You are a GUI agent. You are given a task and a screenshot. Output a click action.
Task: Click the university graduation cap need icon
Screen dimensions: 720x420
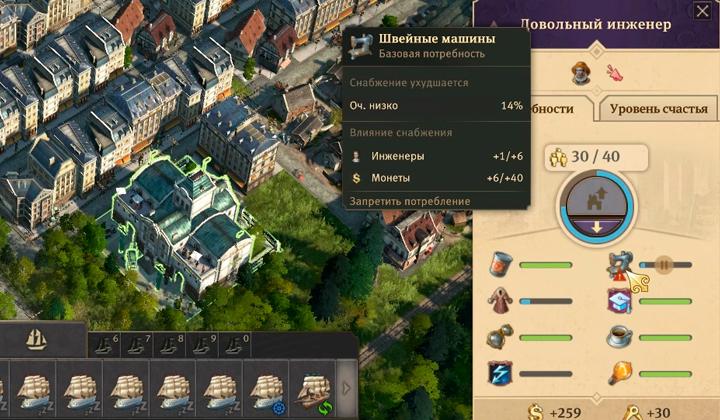[x=619, y=300]
